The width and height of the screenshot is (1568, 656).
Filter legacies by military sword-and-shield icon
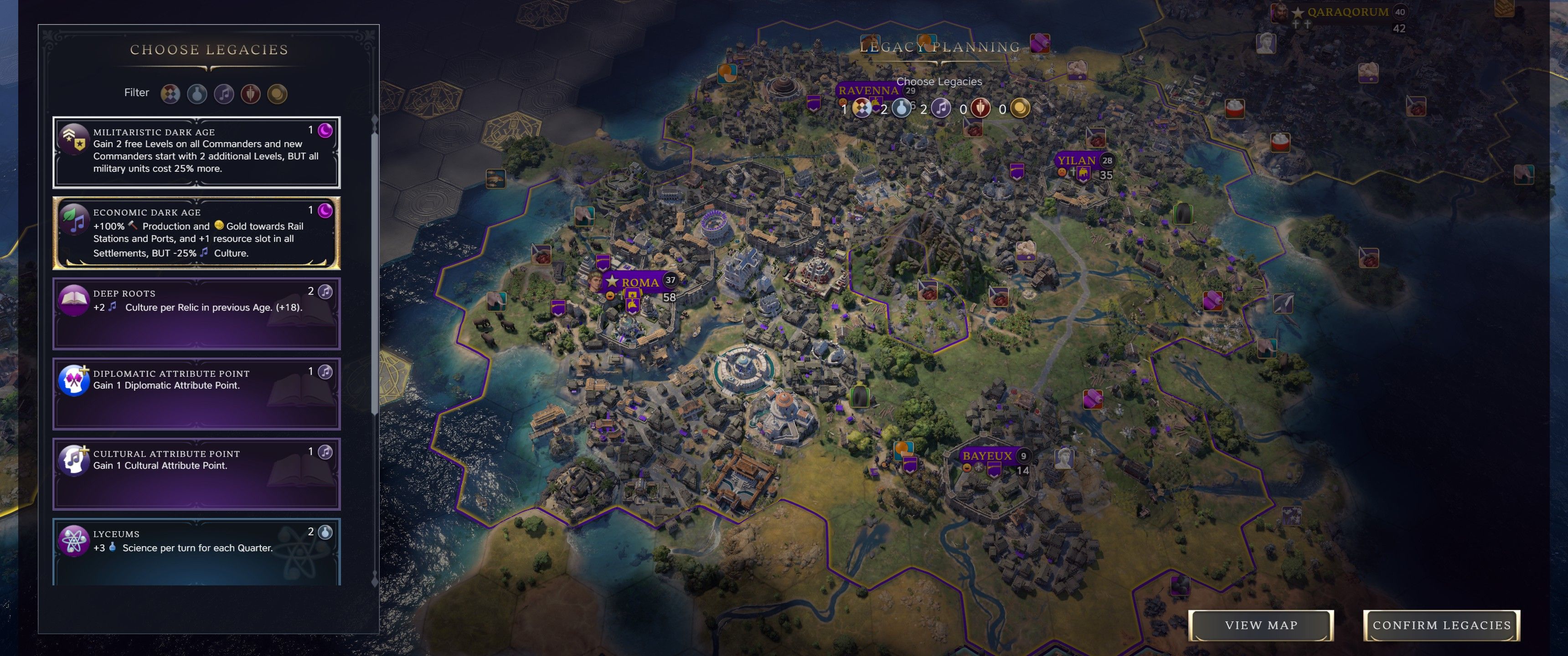pos(251,94)
